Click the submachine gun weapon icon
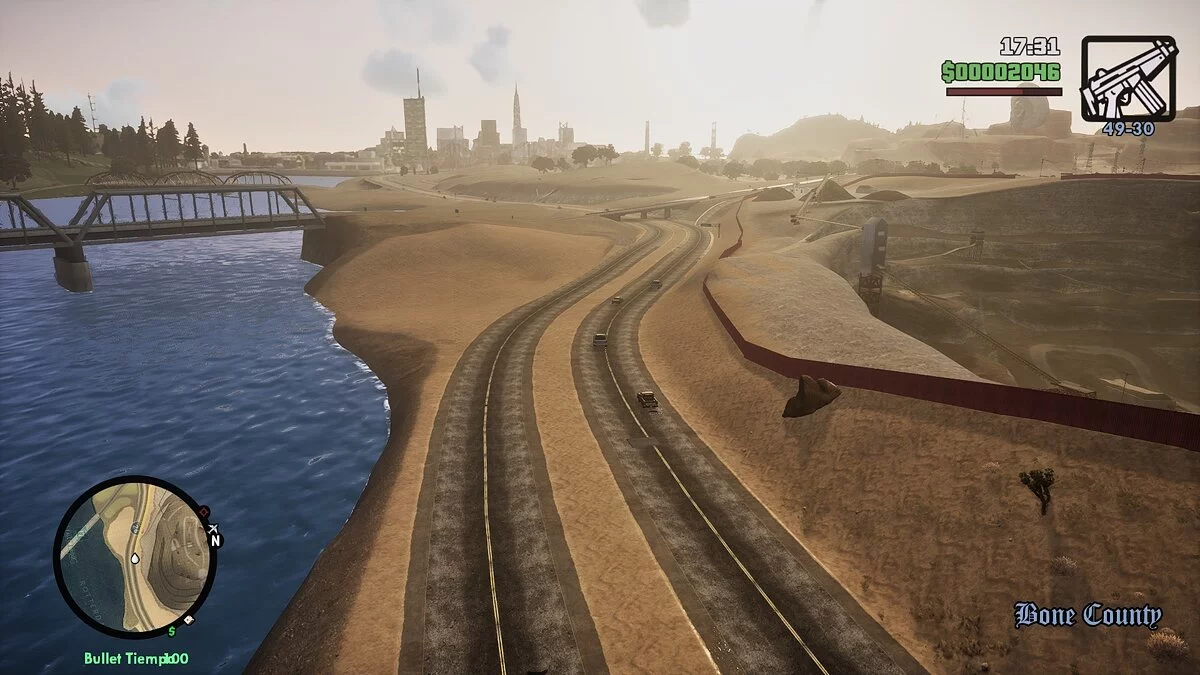The width and height of the screenshot is (1200, 675). (1128, 78)
